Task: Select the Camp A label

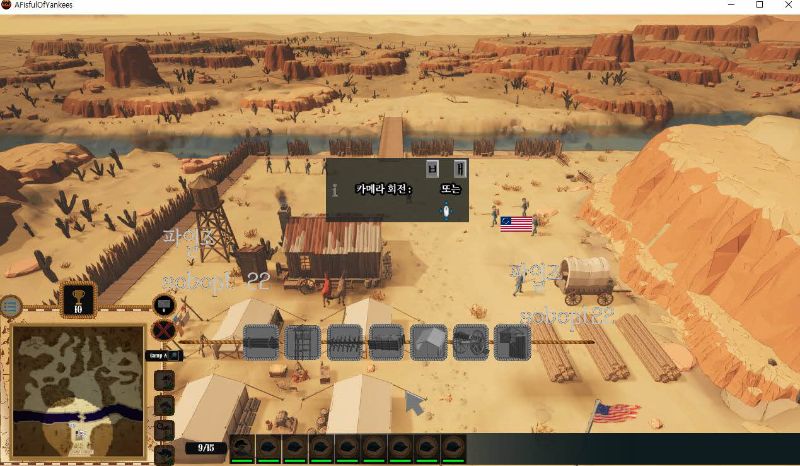Action: click(x=161, y=355)
